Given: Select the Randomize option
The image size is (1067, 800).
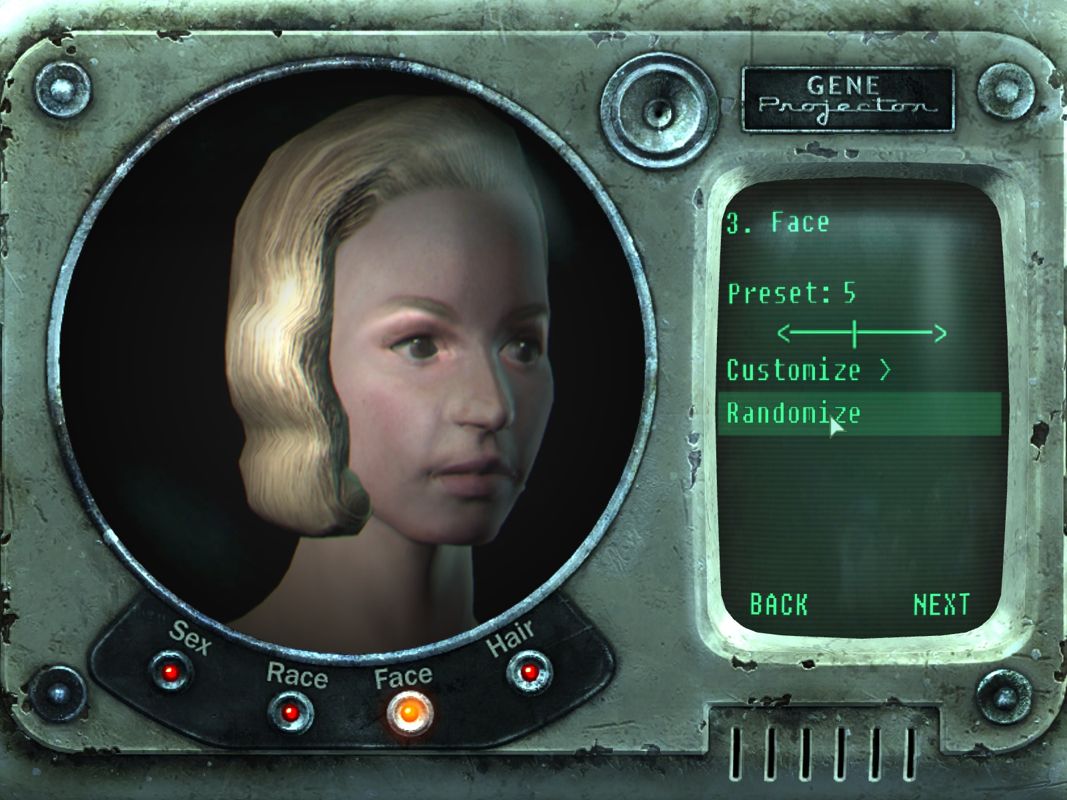Looking at the screenshot, I should point(794,413).
